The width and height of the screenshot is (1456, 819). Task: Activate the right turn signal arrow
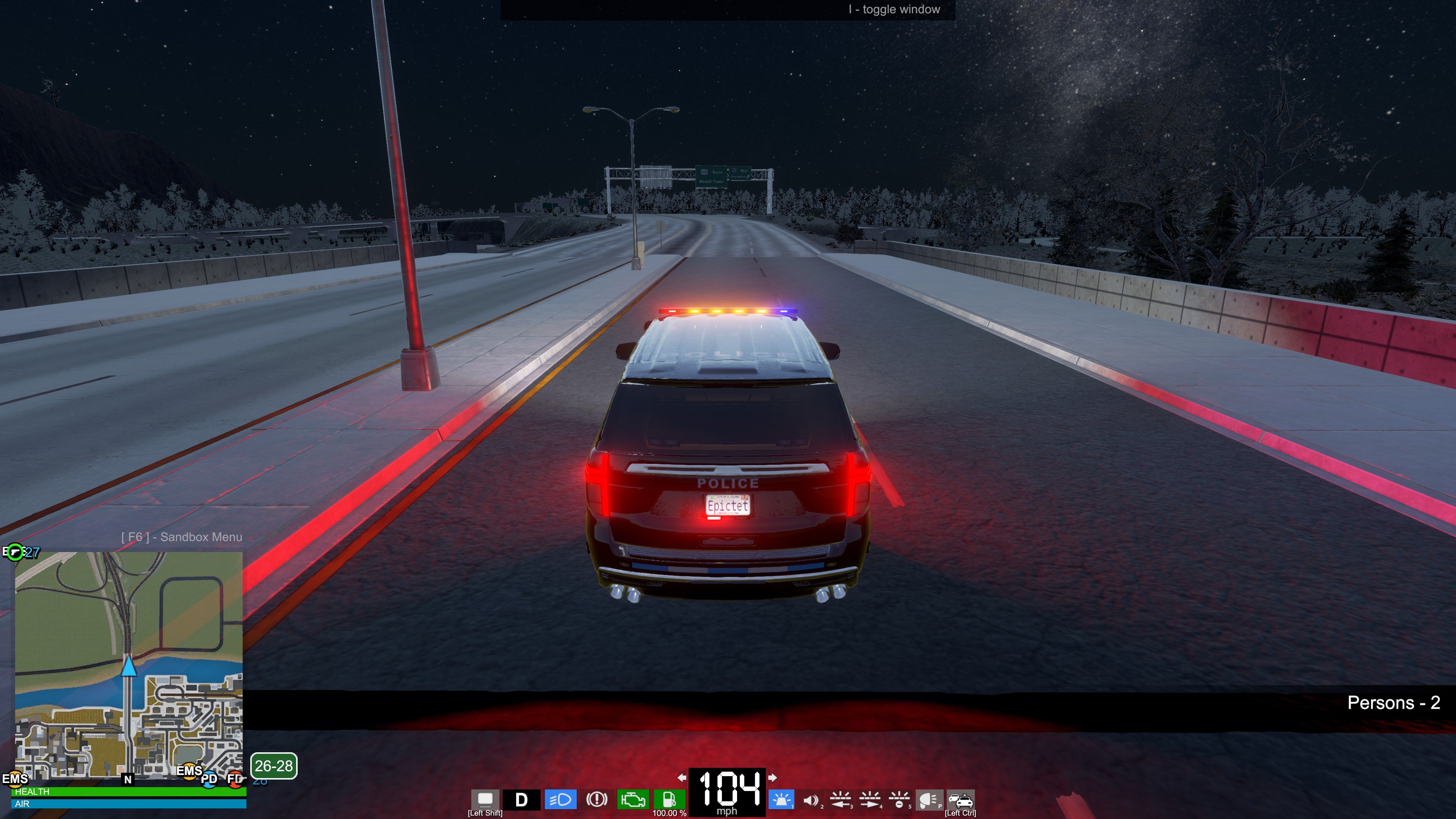pos(773,778)
